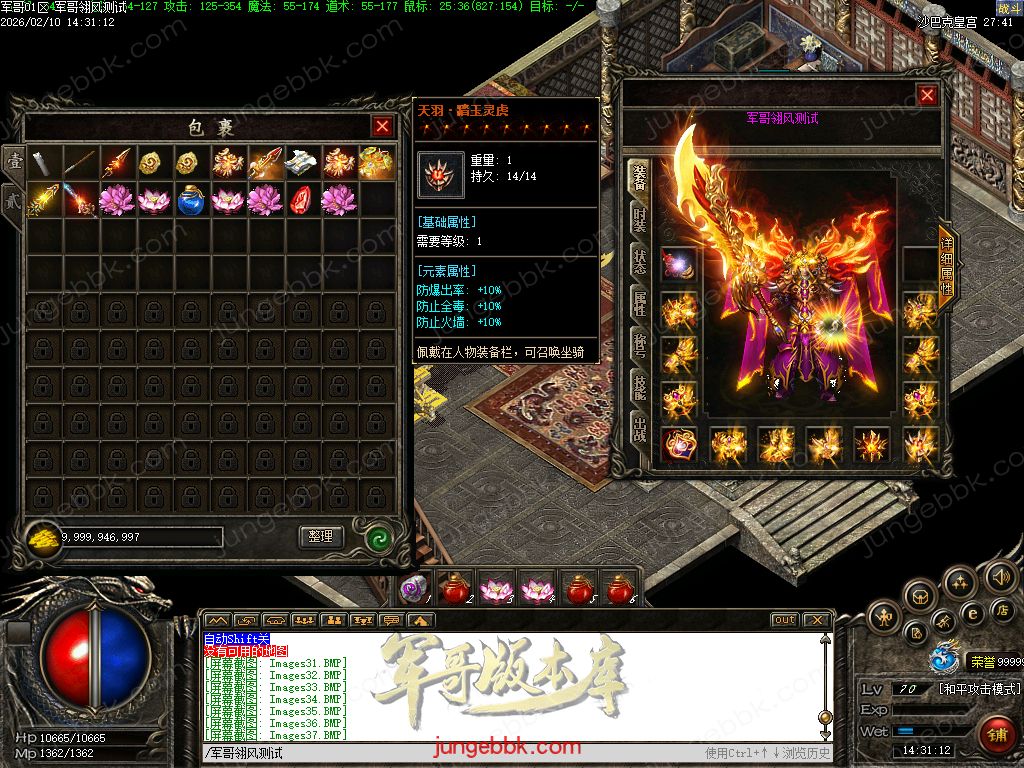Use the pink lotus in hotbar slot 3
The image size is (1024, 768).
(495, 590)
